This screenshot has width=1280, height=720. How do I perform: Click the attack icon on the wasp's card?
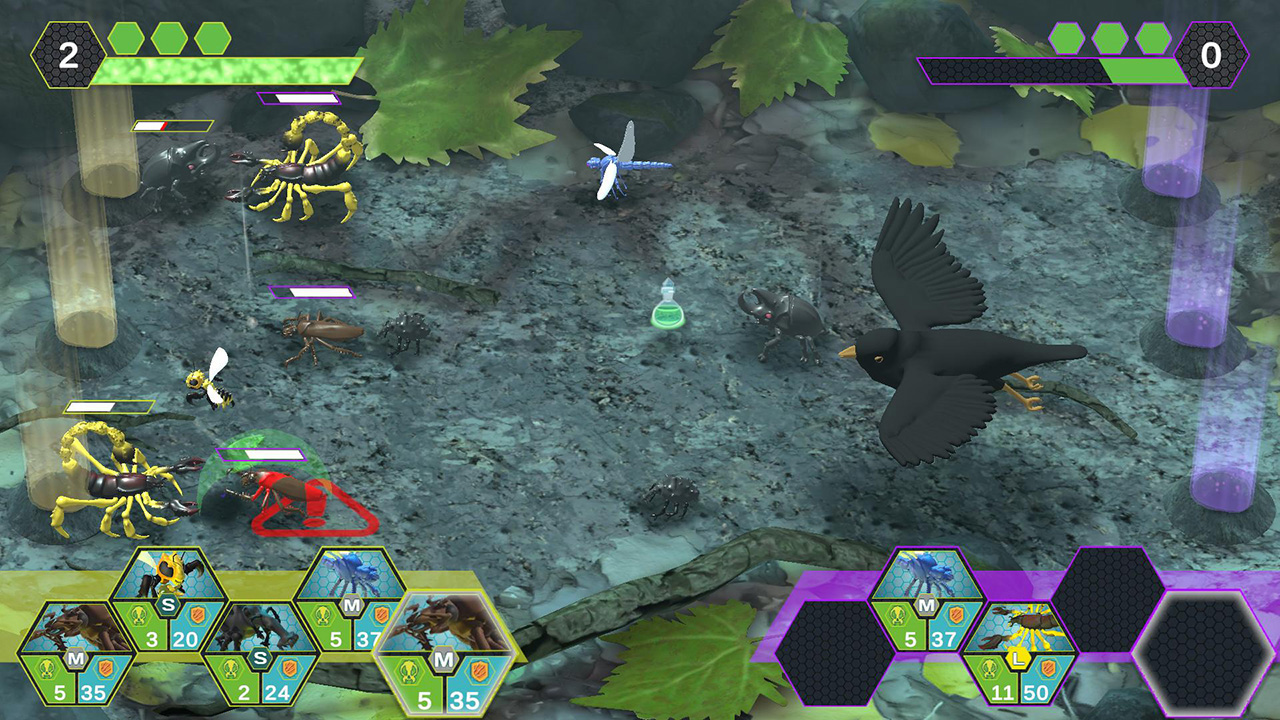point(138,615)
